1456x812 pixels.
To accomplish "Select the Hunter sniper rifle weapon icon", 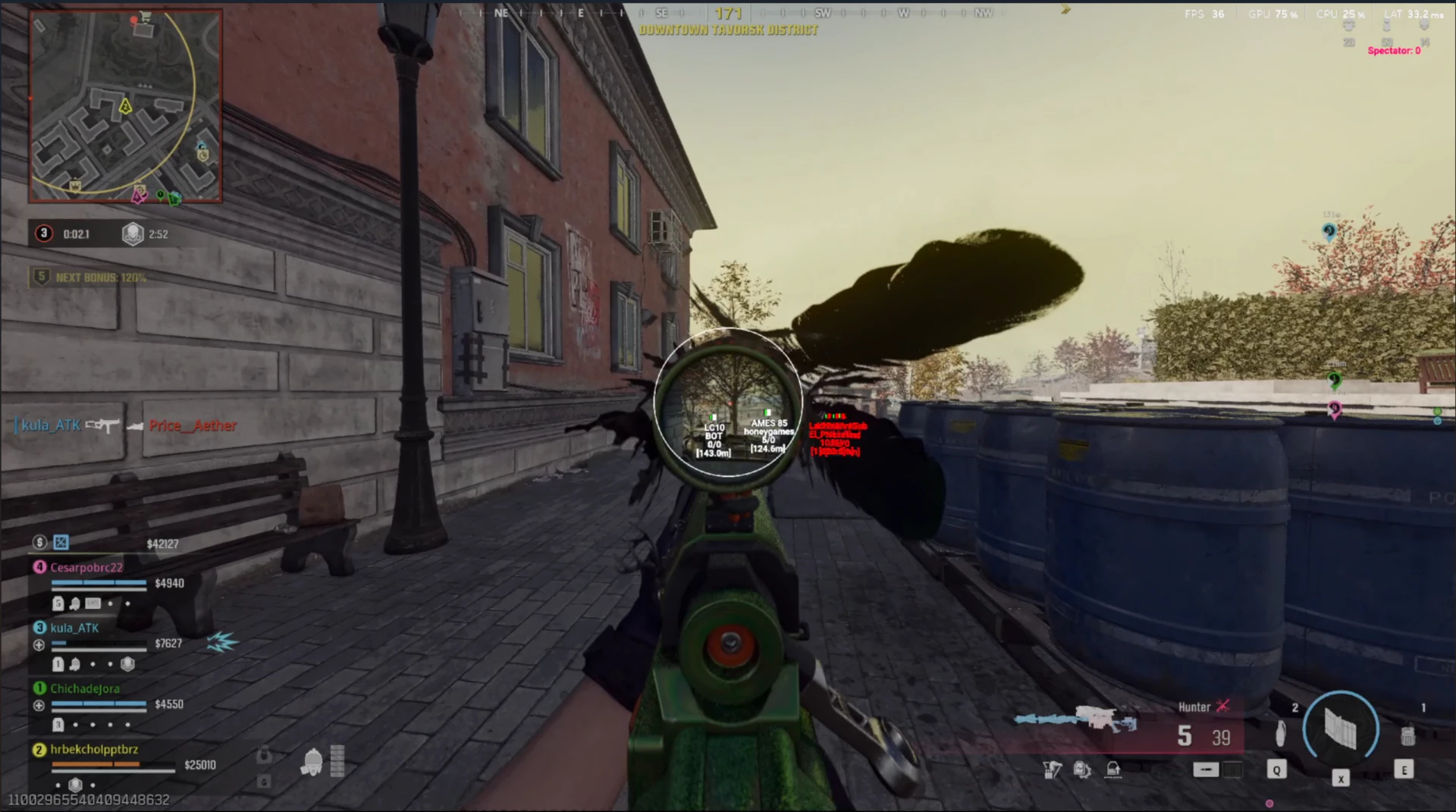I will coord(1077,720).
